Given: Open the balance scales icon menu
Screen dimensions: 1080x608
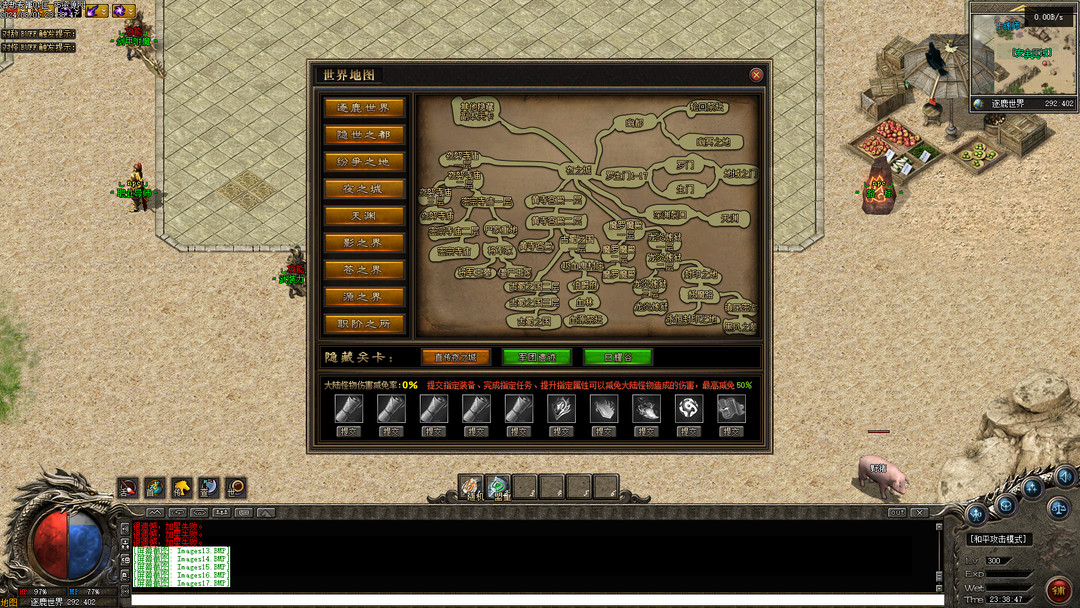Looking at the screenshot, I should (x=1058, y=507).
